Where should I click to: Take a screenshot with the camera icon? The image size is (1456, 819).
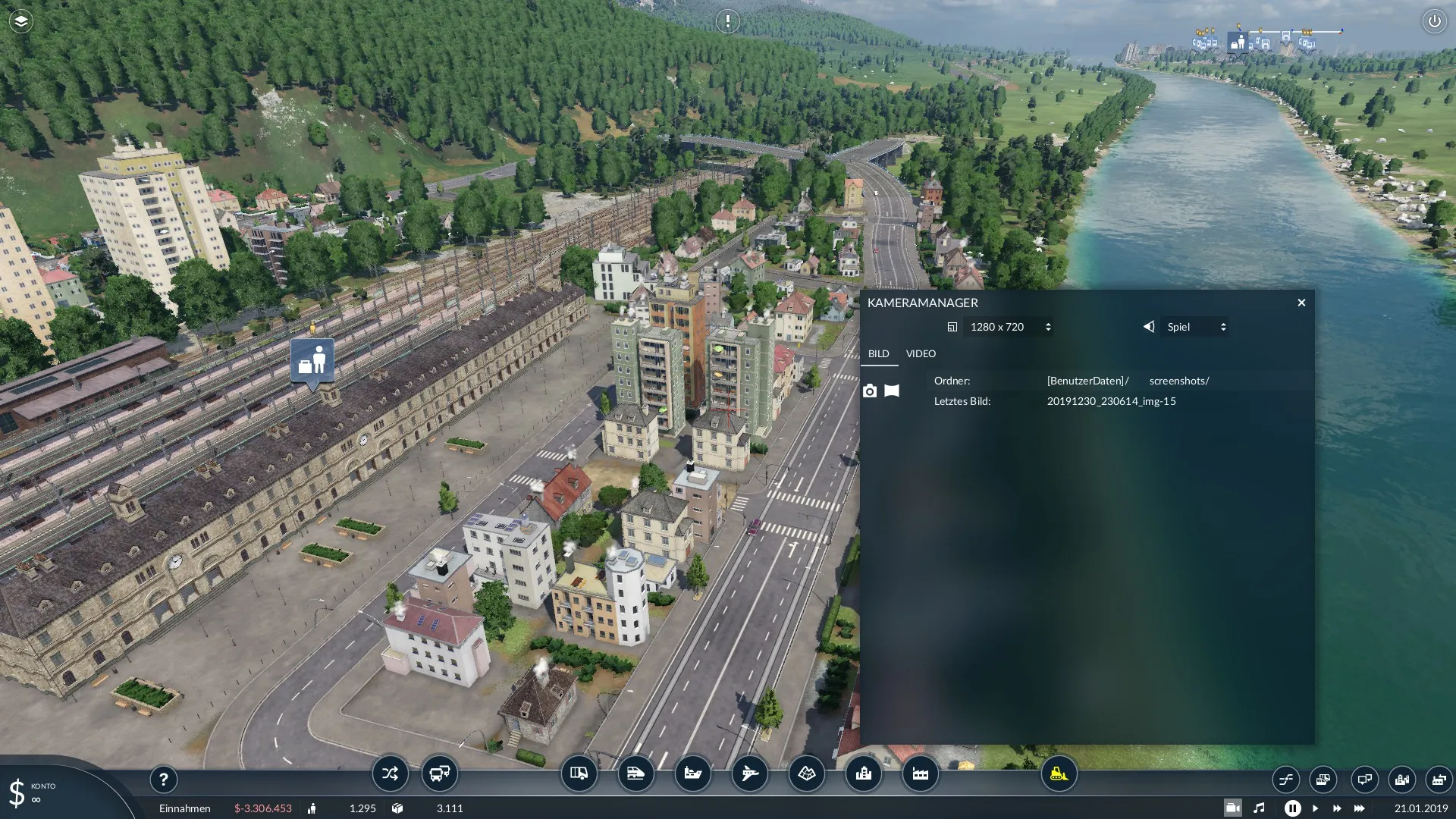tap(870, 391)
